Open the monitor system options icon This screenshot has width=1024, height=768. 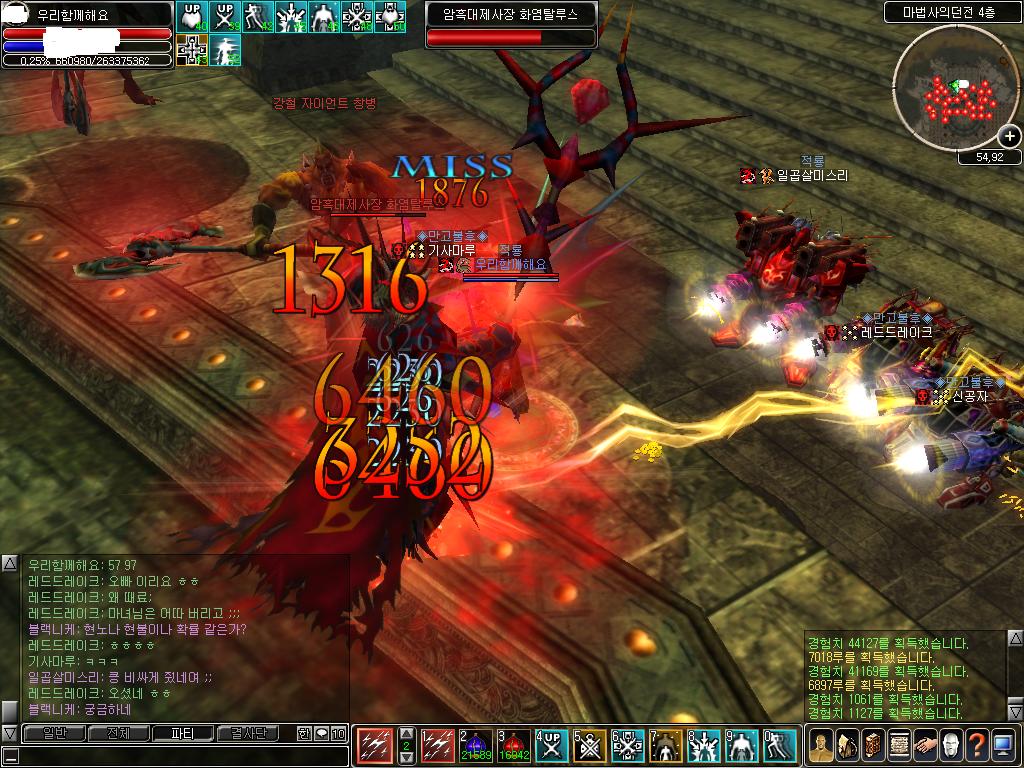tap(1003, 745)
